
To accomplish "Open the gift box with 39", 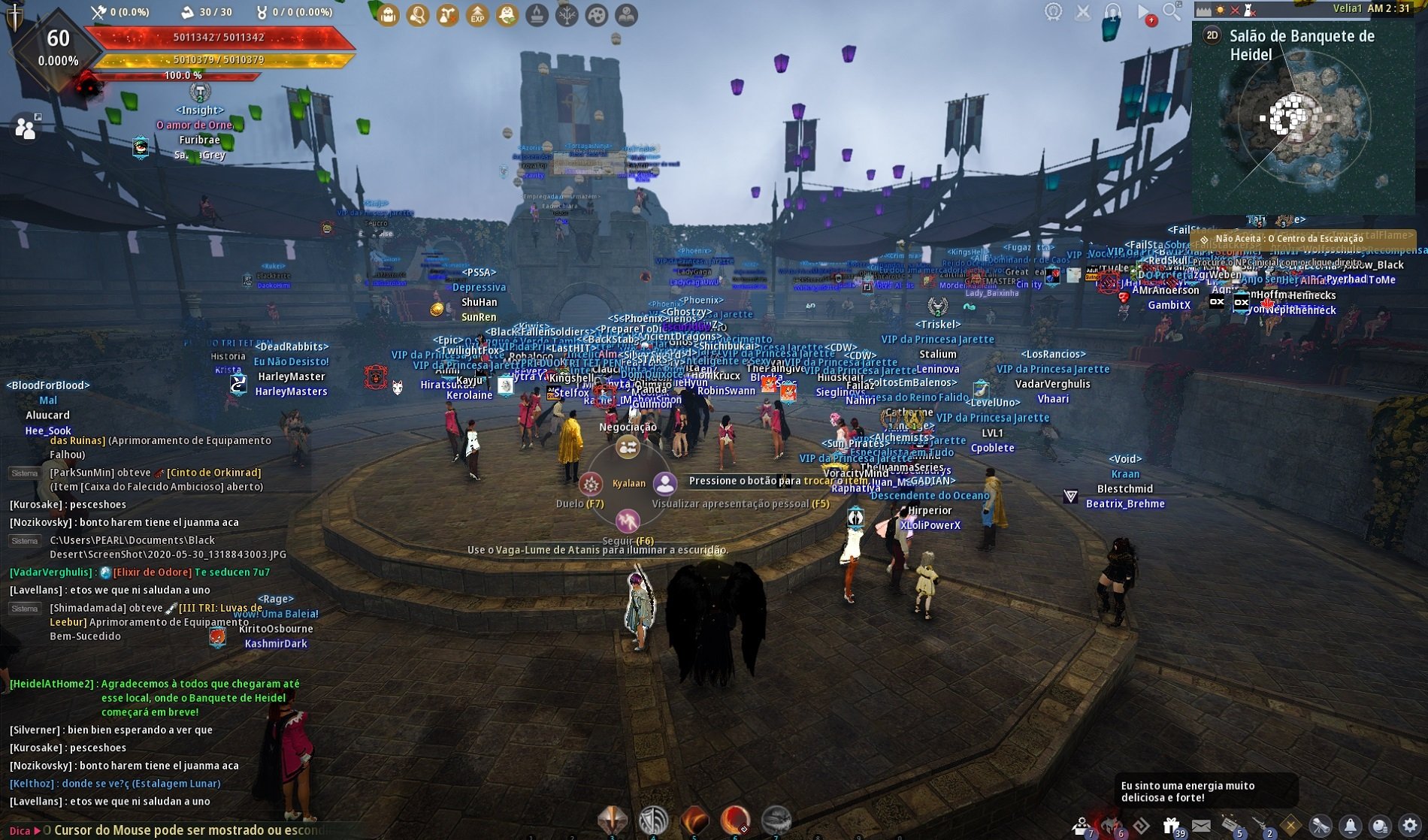I will [x=1171, y=826].
